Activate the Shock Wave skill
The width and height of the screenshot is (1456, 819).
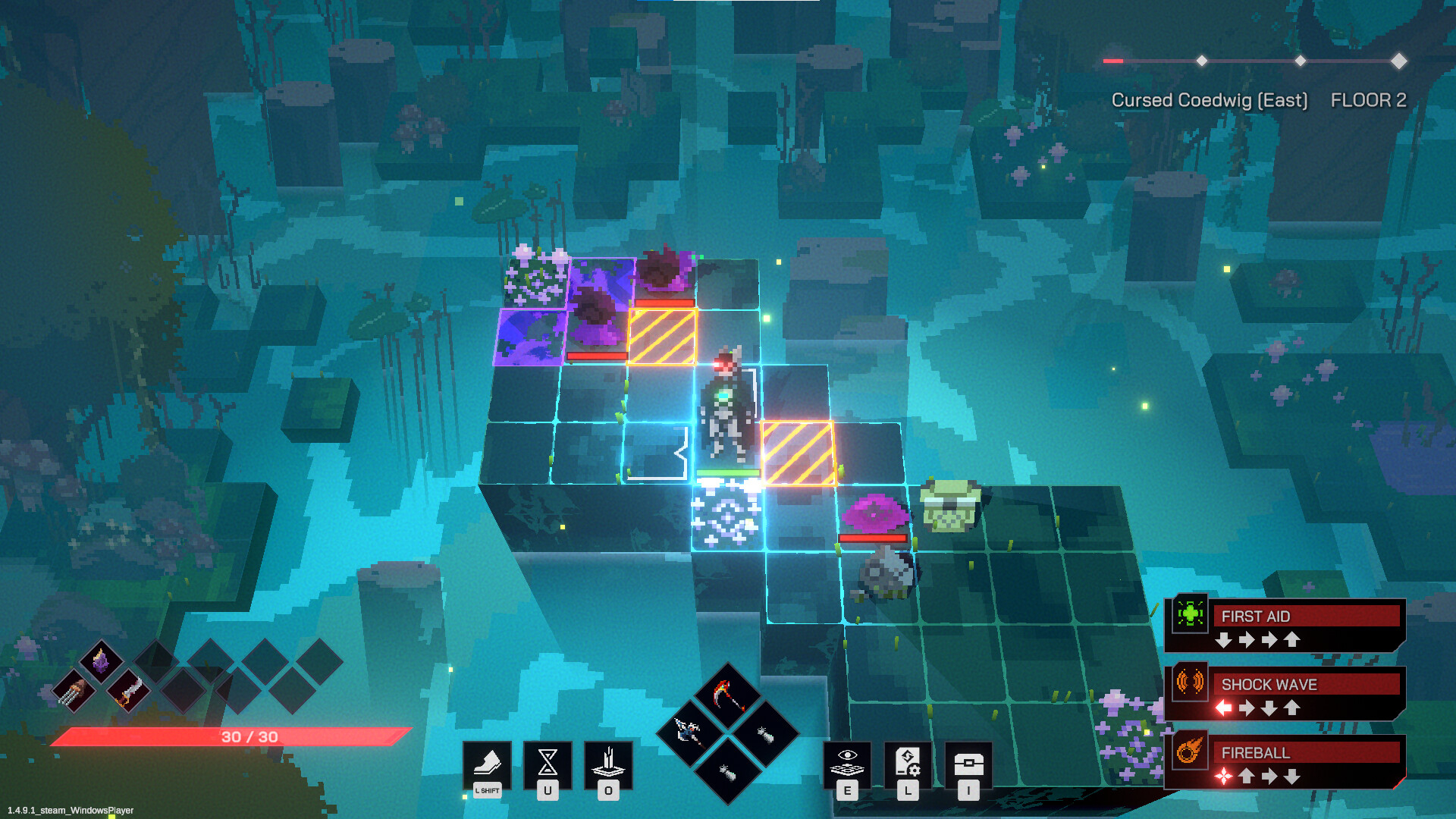1285,692
